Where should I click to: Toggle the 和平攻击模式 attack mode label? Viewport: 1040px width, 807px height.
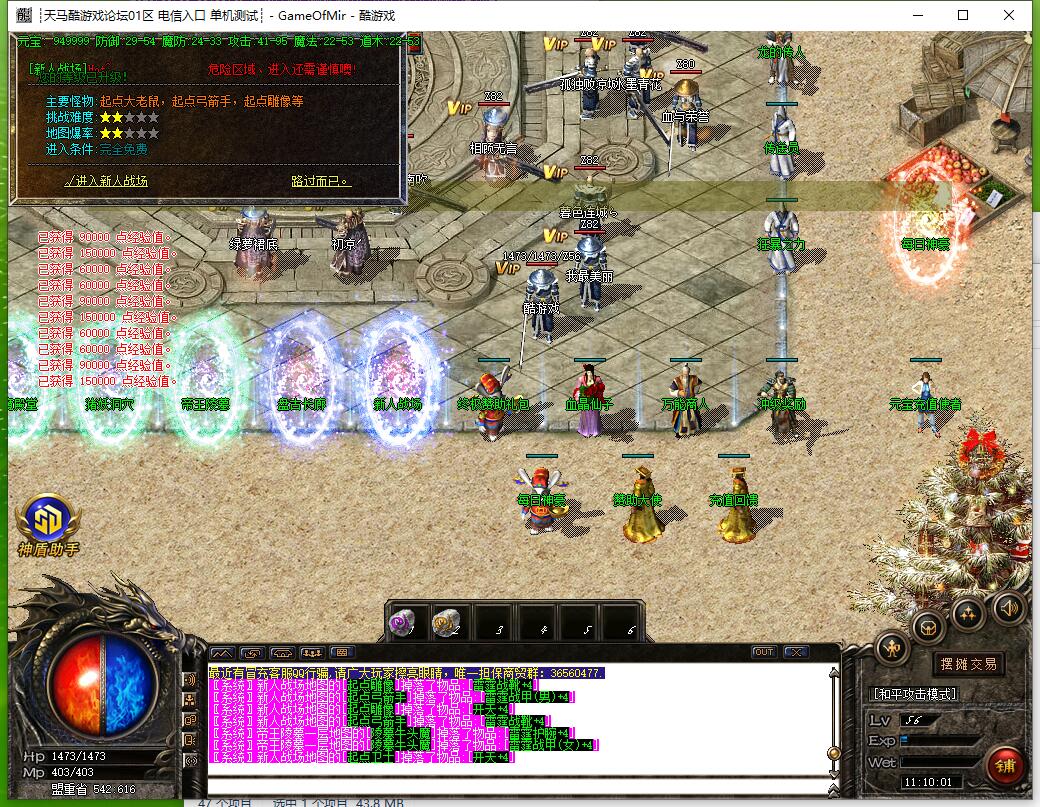coord(914,694)
